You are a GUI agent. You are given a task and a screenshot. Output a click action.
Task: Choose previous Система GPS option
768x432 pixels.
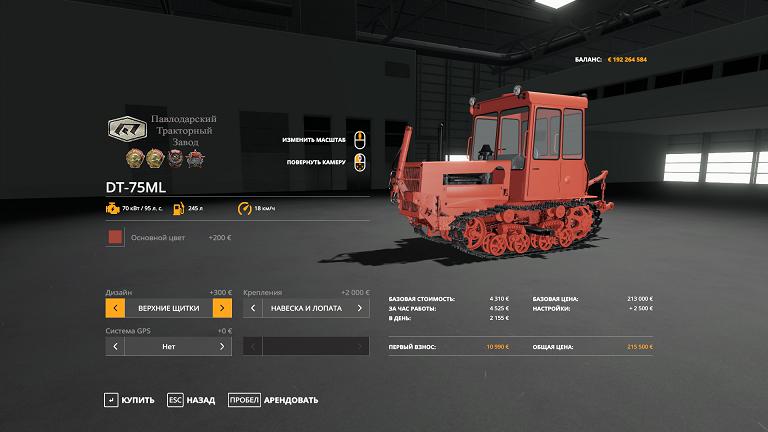pyautogui.click(x=115, y=346)
